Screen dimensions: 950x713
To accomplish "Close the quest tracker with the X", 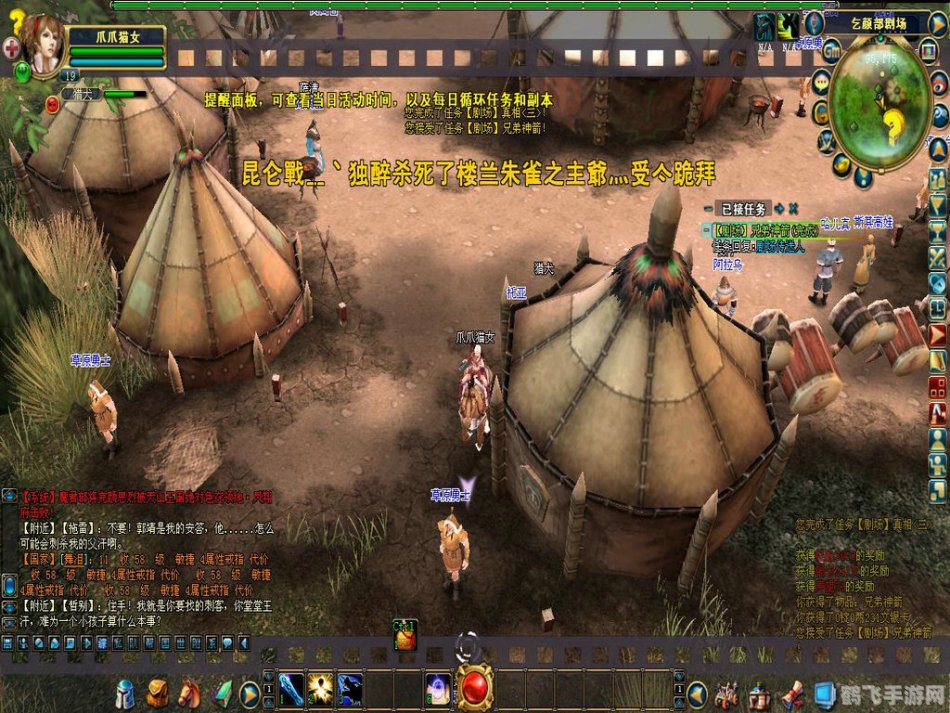I will pyautogui.click(x=793, y=209).
